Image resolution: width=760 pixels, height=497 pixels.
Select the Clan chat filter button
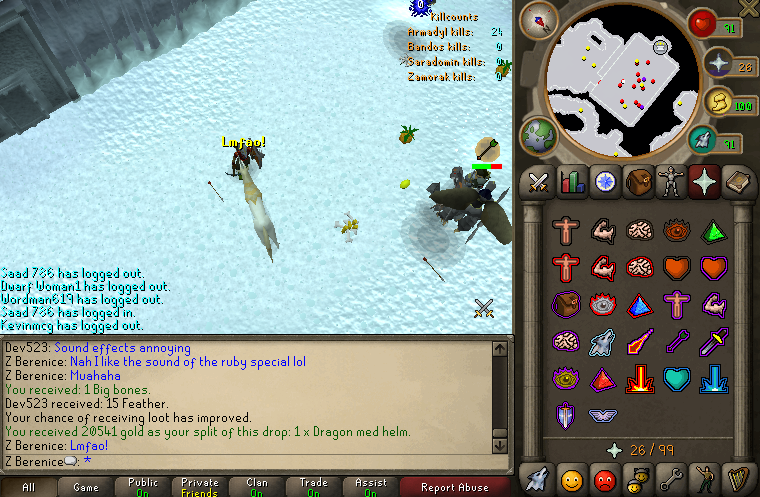tap(257, 487)
